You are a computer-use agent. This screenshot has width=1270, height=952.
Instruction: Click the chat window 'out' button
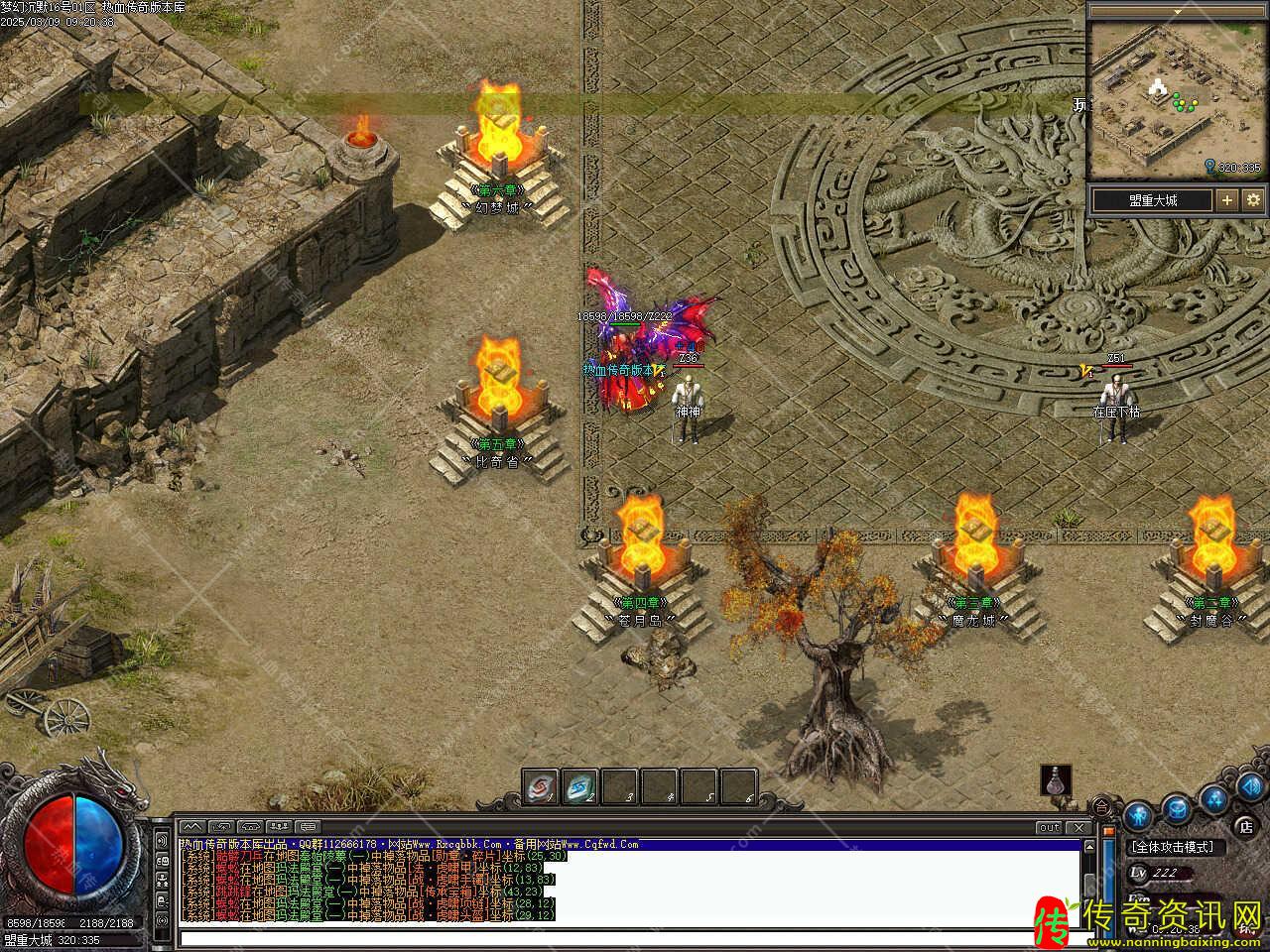coord(1049,827)
